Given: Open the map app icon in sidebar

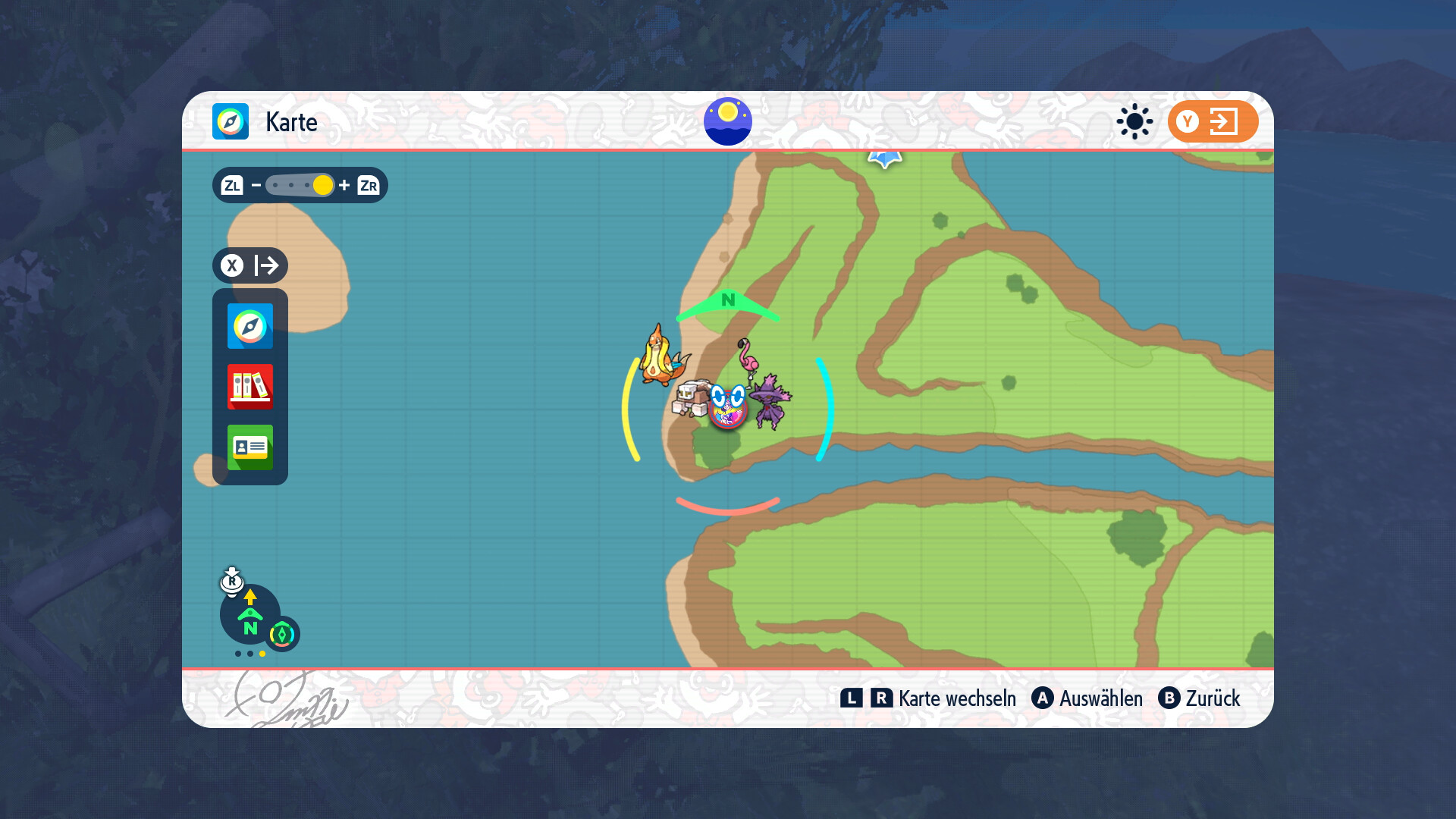Looking at the screenshot, I should [250, 326].
